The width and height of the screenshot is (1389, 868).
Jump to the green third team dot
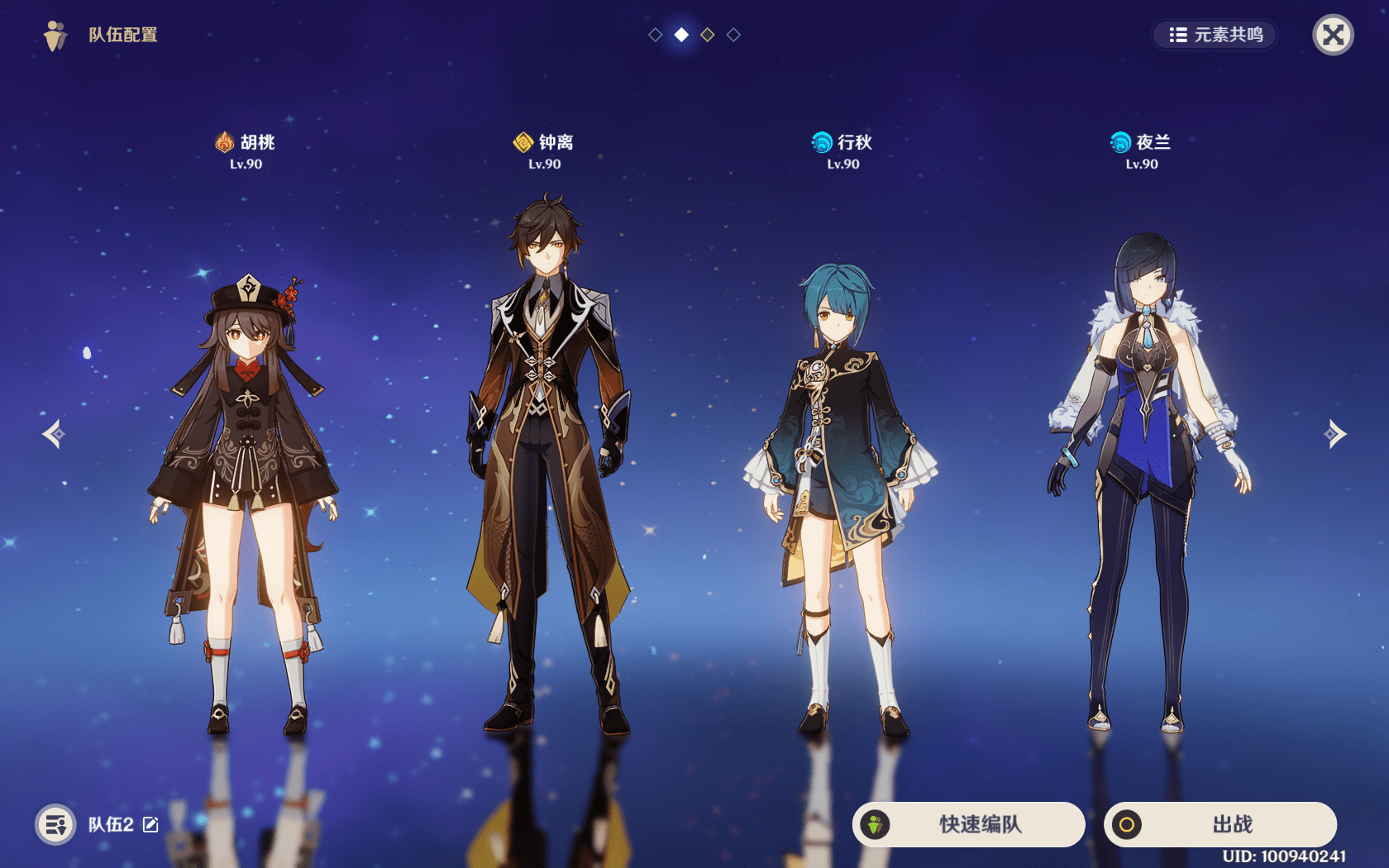pyautogui.click(x=708, y=35)
